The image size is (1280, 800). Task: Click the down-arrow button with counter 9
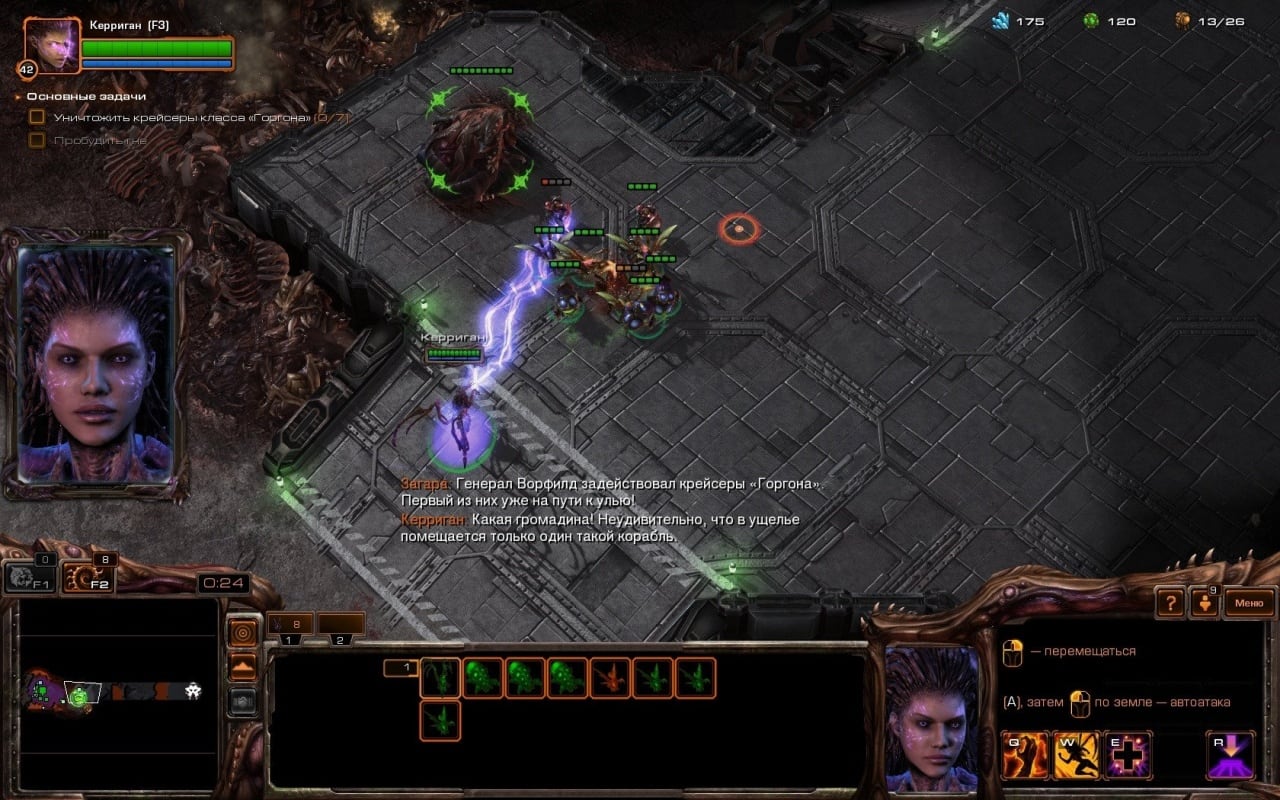coord(1204,603)
